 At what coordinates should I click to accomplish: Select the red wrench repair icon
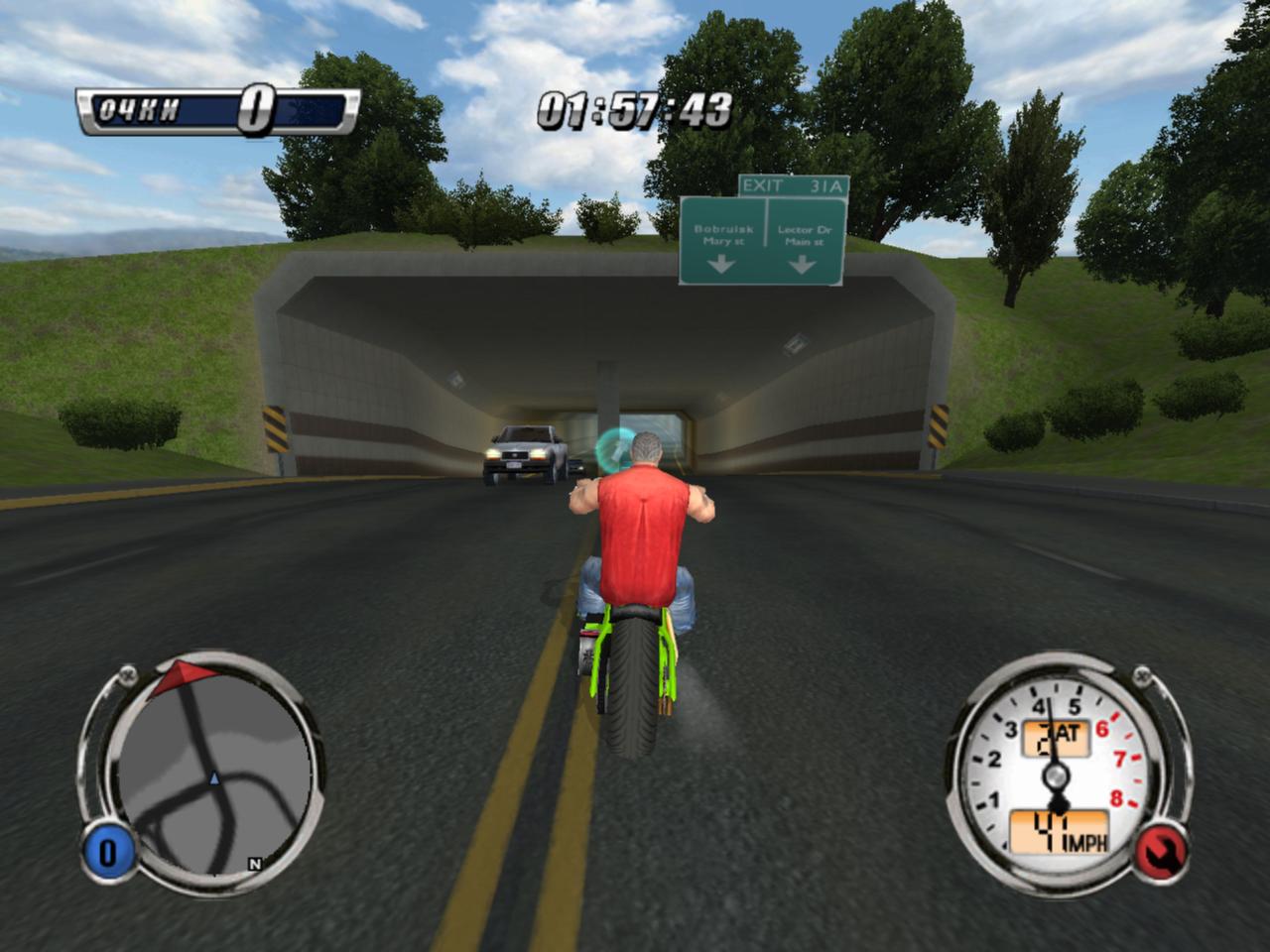click(1163, 852)
